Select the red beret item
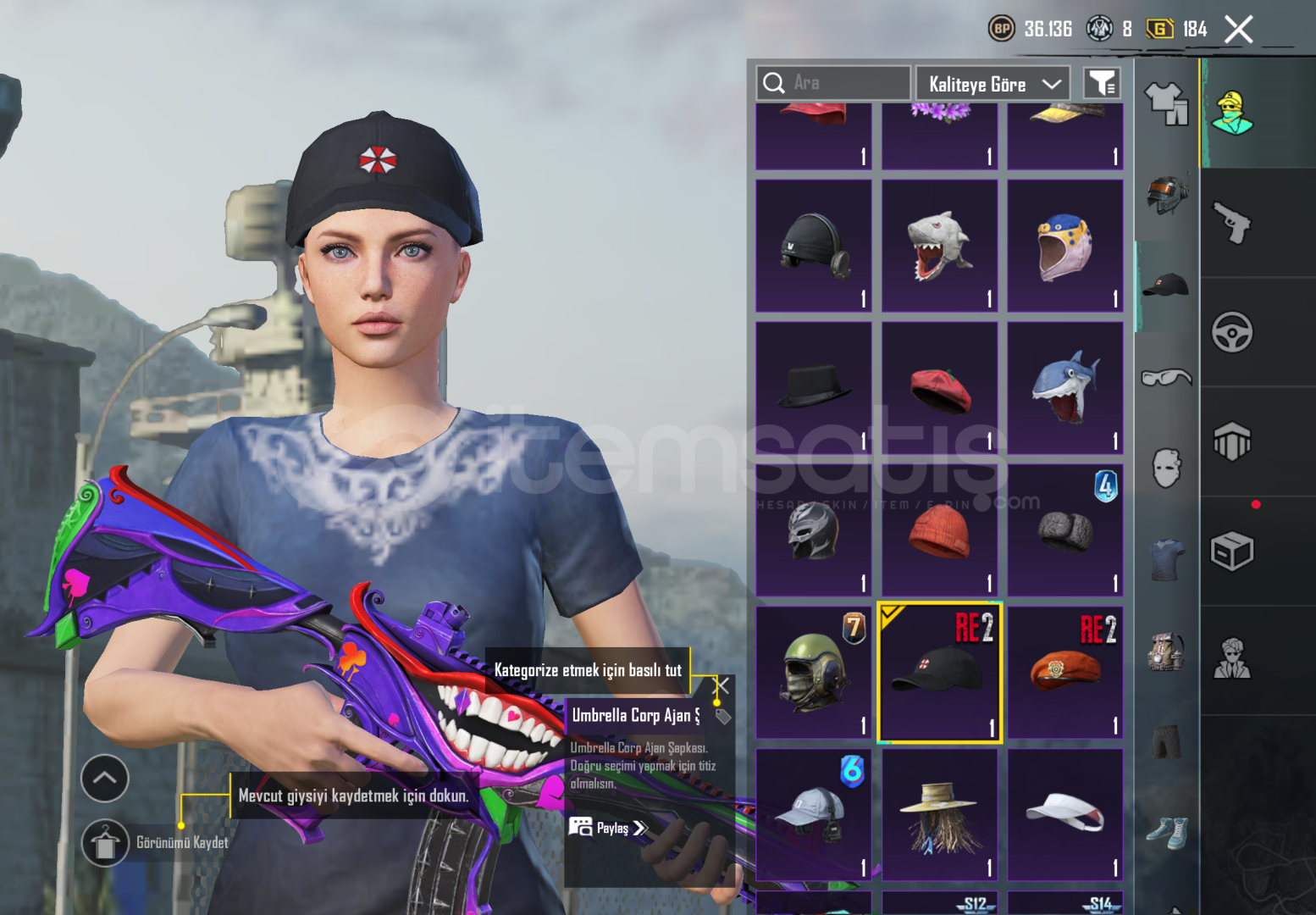Viewport: 1316px width, 915px height. coord(939,388)
